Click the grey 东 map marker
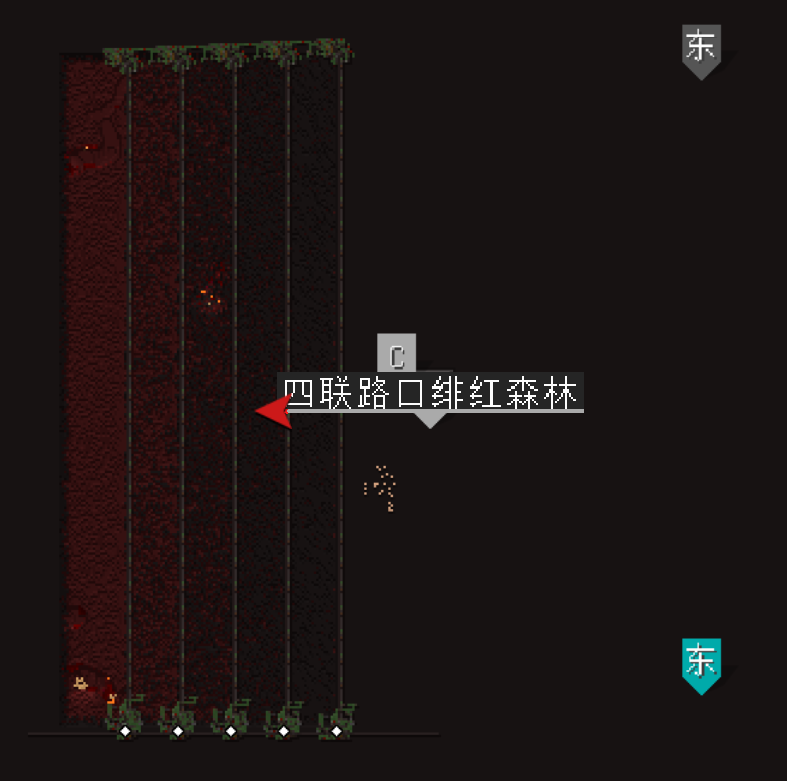The width and height of the screenshot is (787, 781). (701, 49)
